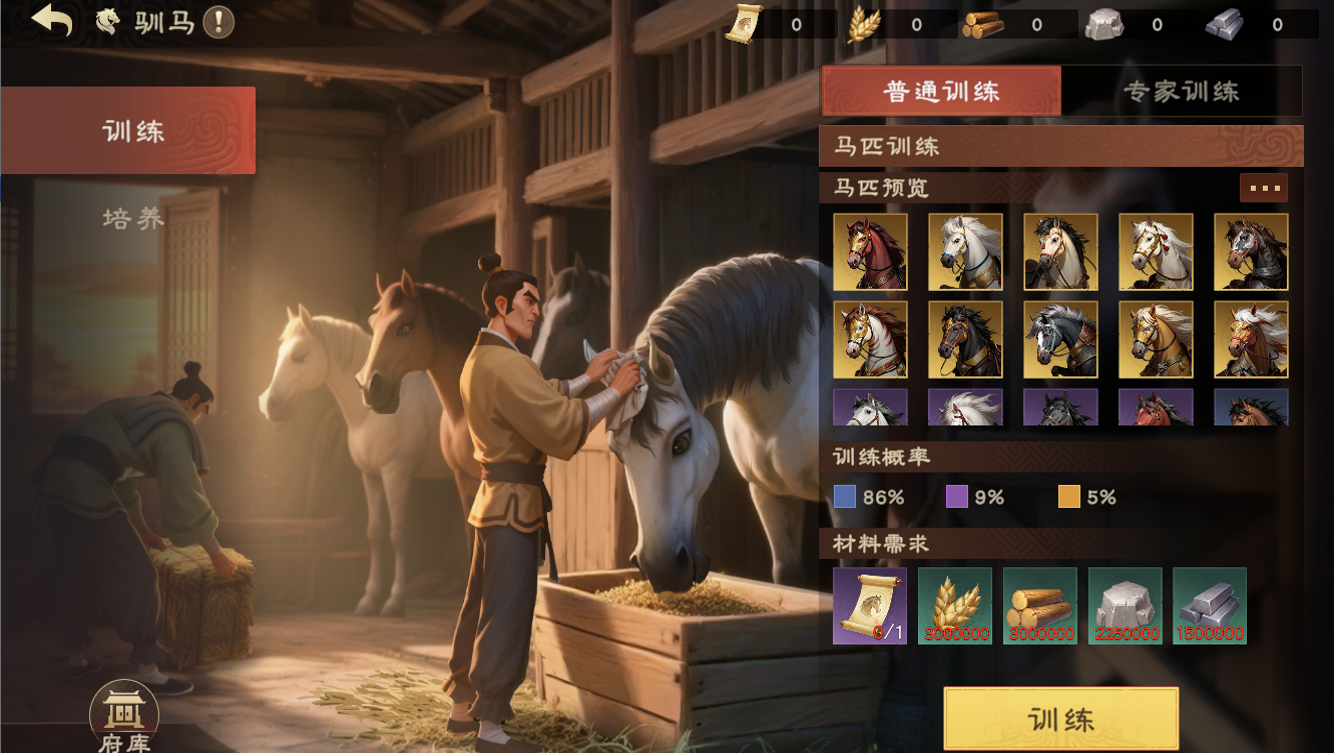Switch to the 专家训练 tab
1334x753 pixels.
coord(1181,92)
